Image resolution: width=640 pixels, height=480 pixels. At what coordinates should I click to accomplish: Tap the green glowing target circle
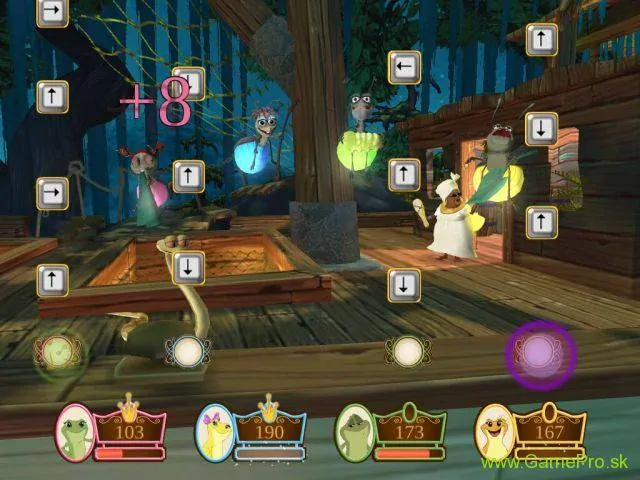pos(54,352)
